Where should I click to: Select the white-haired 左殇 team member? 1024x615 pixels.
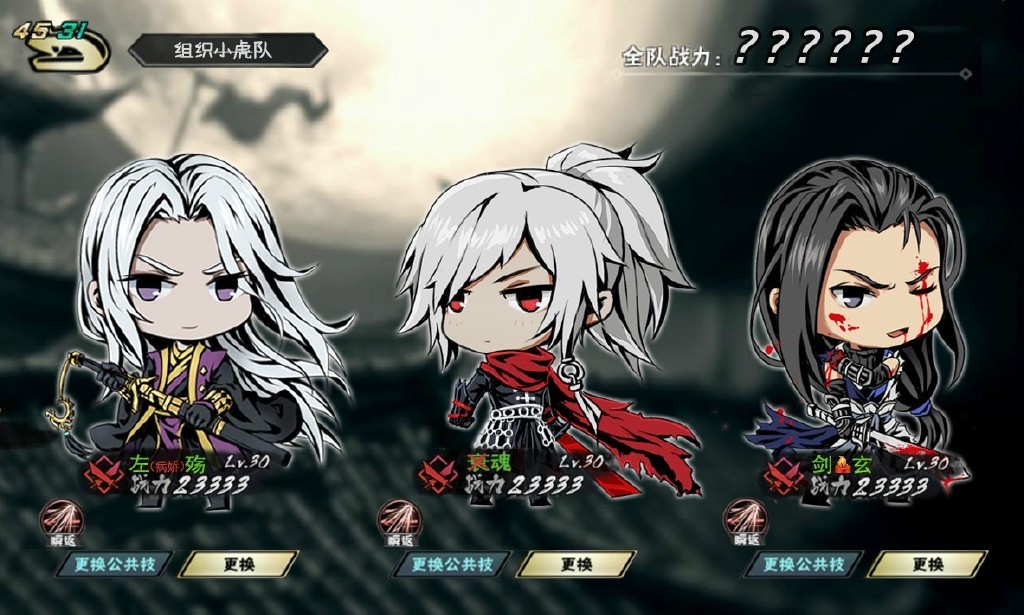[200, 320]
